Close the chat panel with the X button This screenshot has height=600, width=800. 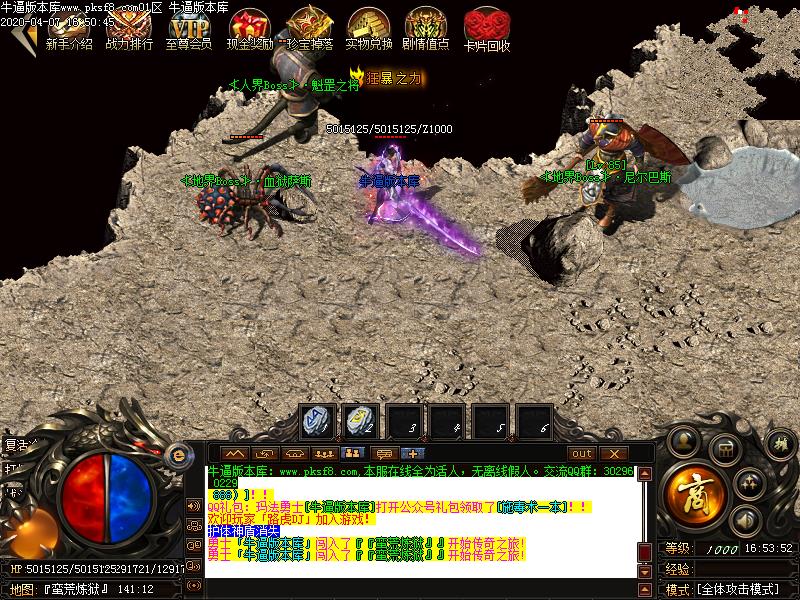click(x=612, y=454)
